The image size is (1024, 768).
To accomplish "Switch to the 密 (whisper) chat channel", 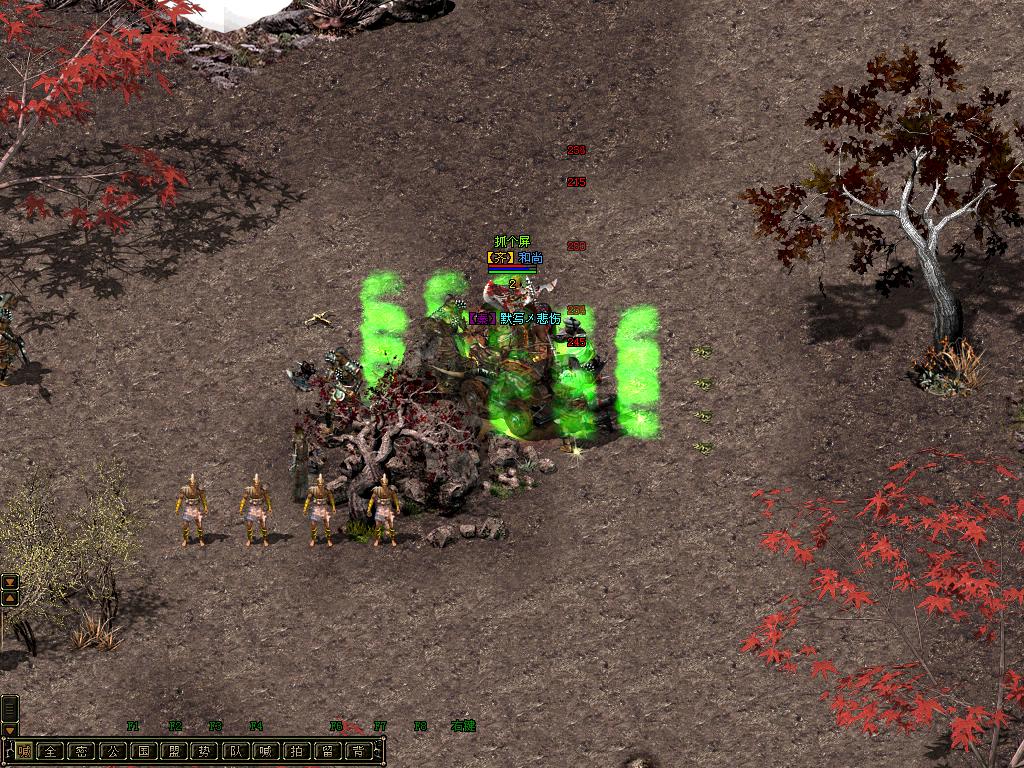I will click(x=82, y=751).
